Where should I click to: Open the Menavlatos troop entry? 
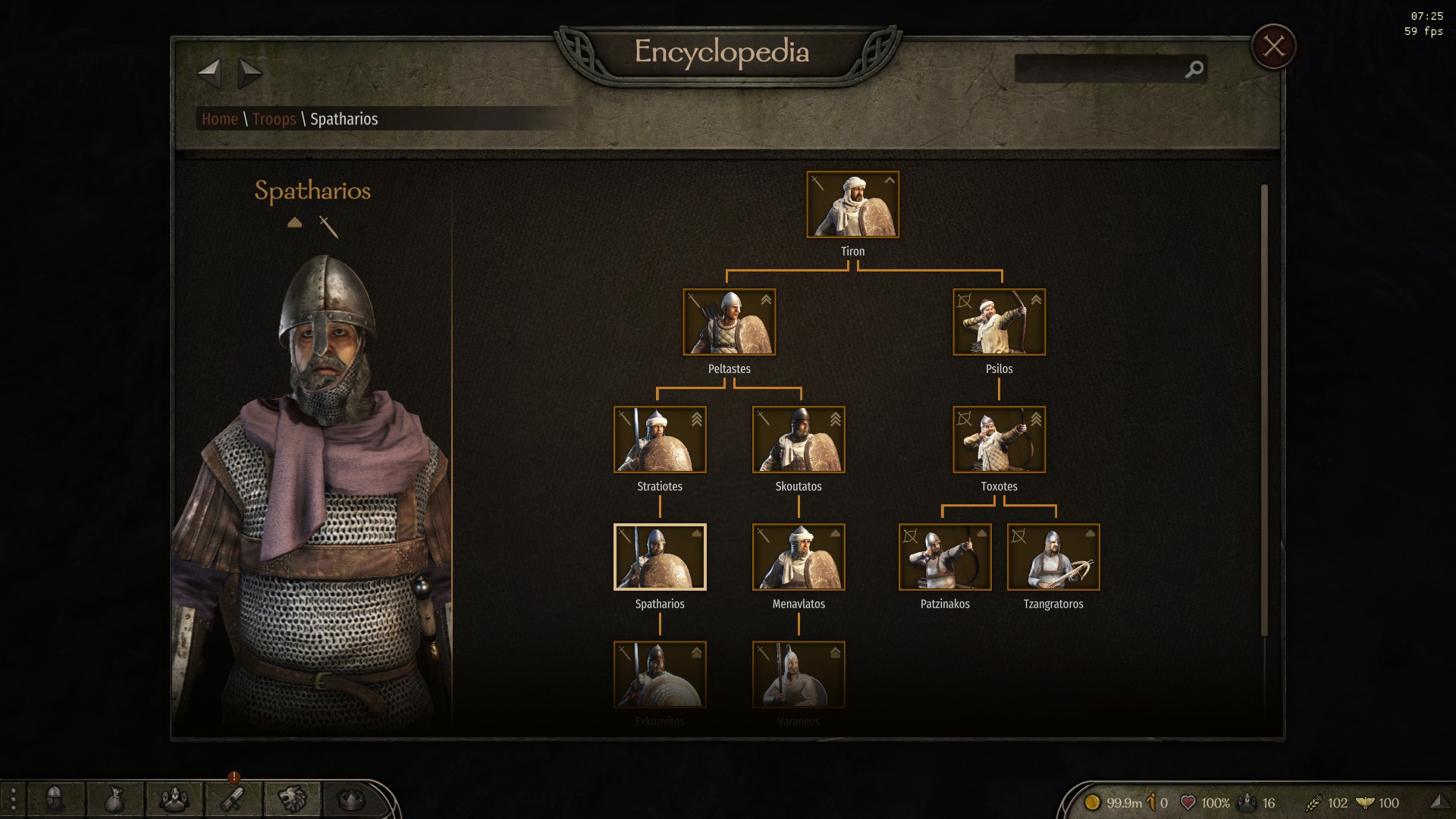point(799,557)
